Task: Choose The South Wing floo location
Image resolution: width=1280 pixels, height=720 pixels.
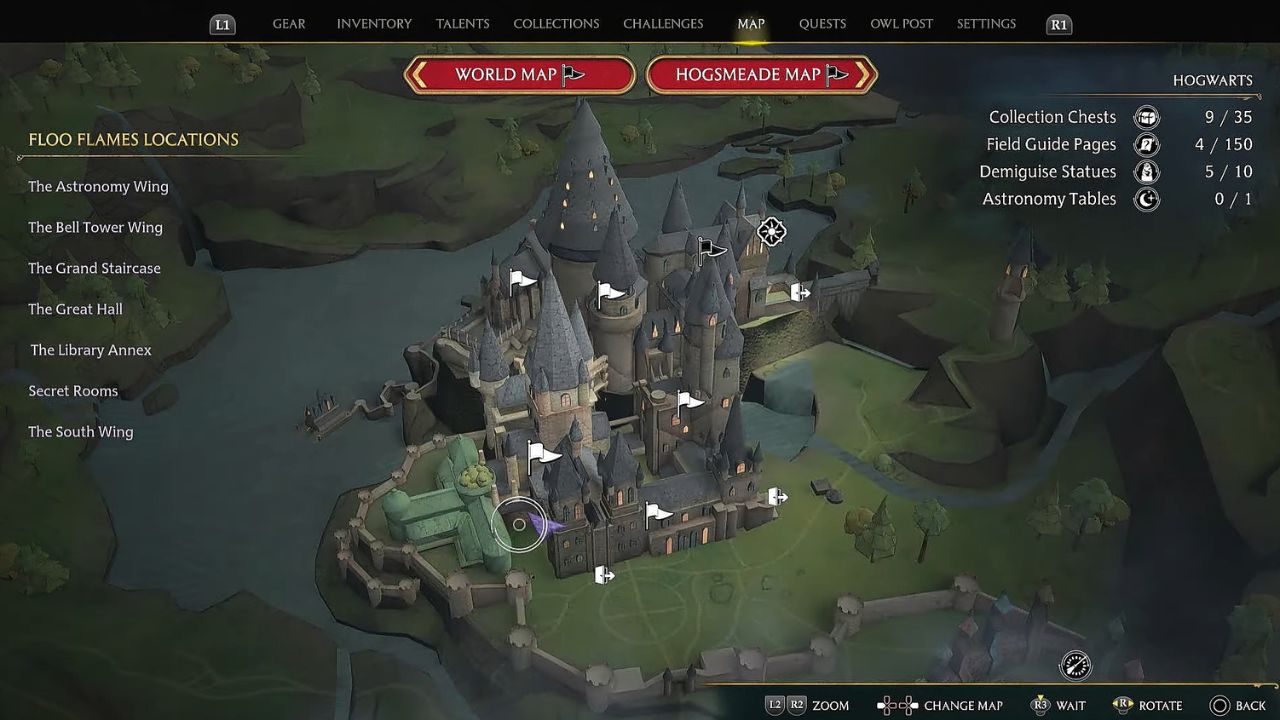Action: (80, 433)
